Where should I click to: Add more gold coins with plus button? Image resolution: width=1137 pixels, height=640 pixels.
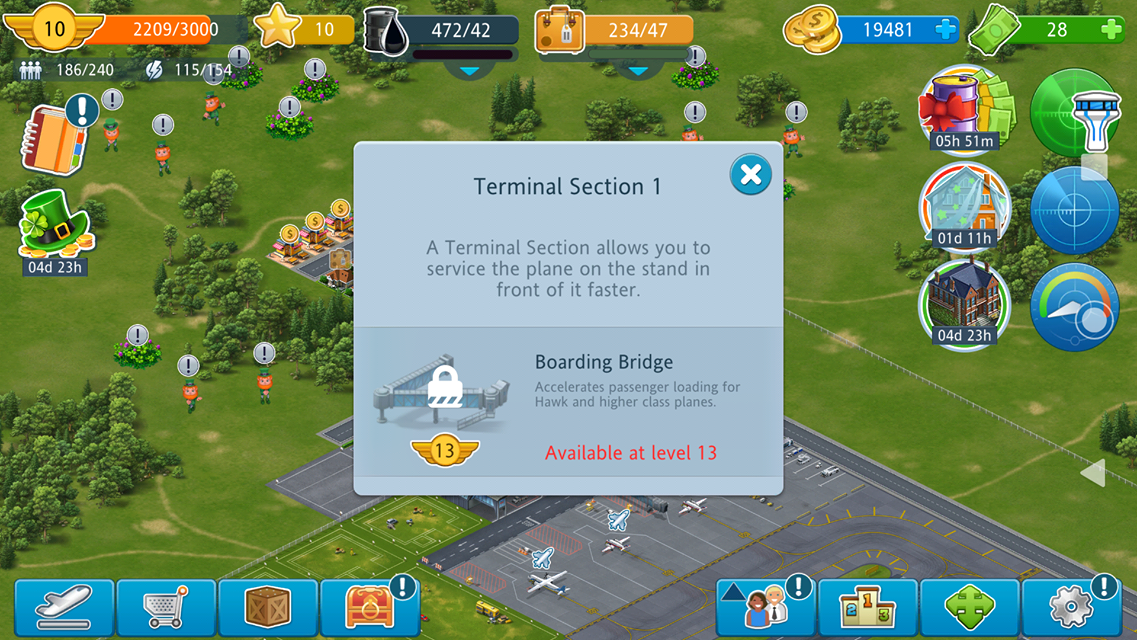[x=945, y=30]
